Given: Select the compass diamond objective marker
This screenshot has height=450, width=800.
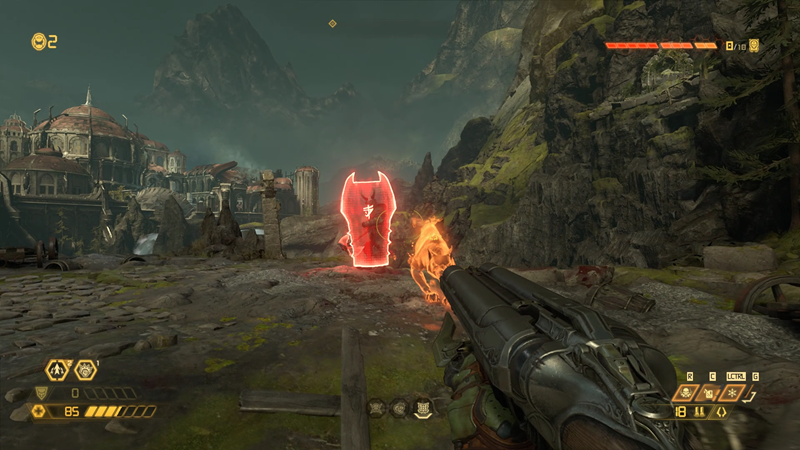Looking at the screenshot, I should pyautogui.click(x=333, y=23).
